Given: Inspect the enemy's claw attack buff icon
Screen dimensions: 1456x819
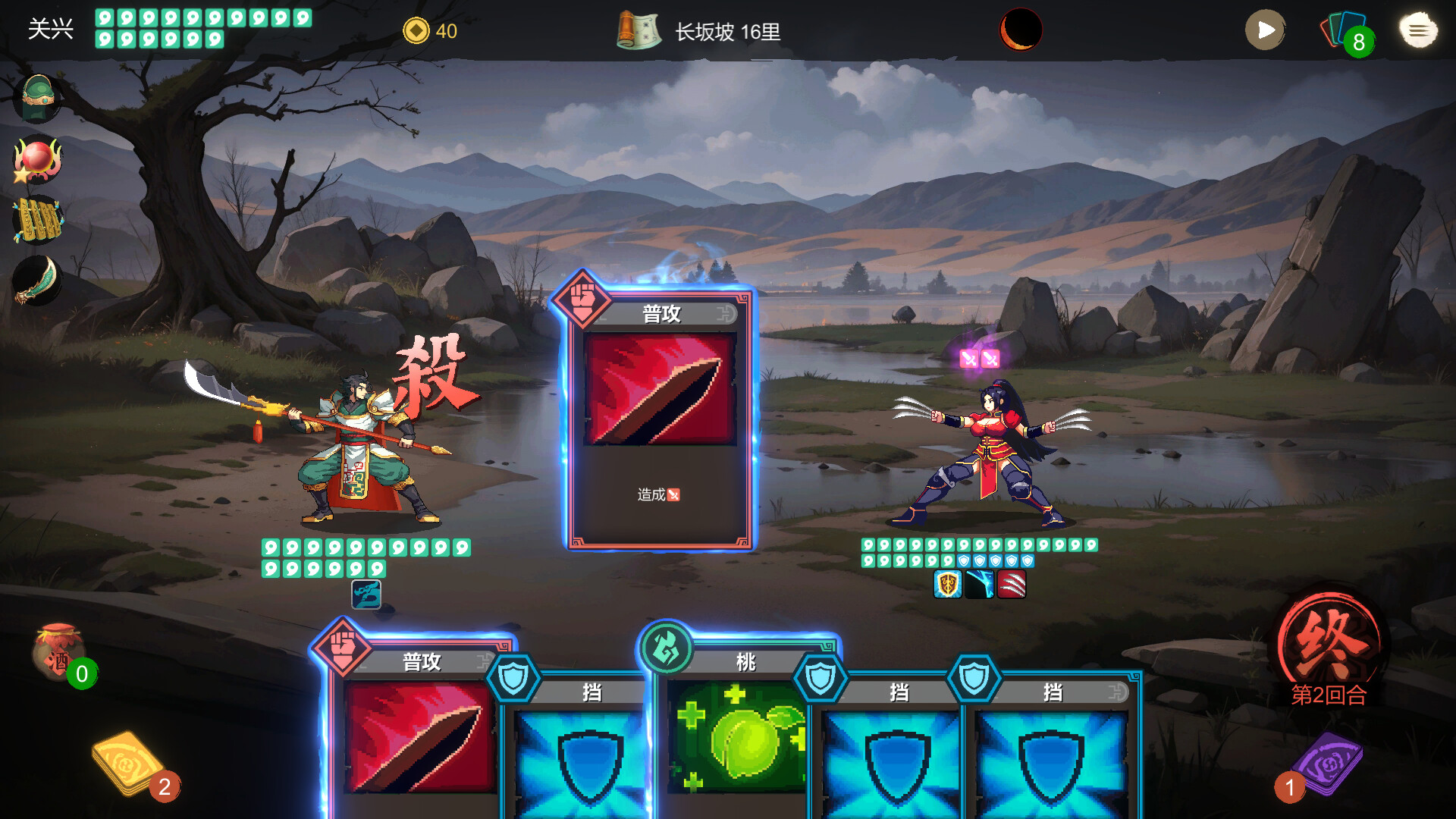Looking at the screenshot, I should pos(1011,585).
